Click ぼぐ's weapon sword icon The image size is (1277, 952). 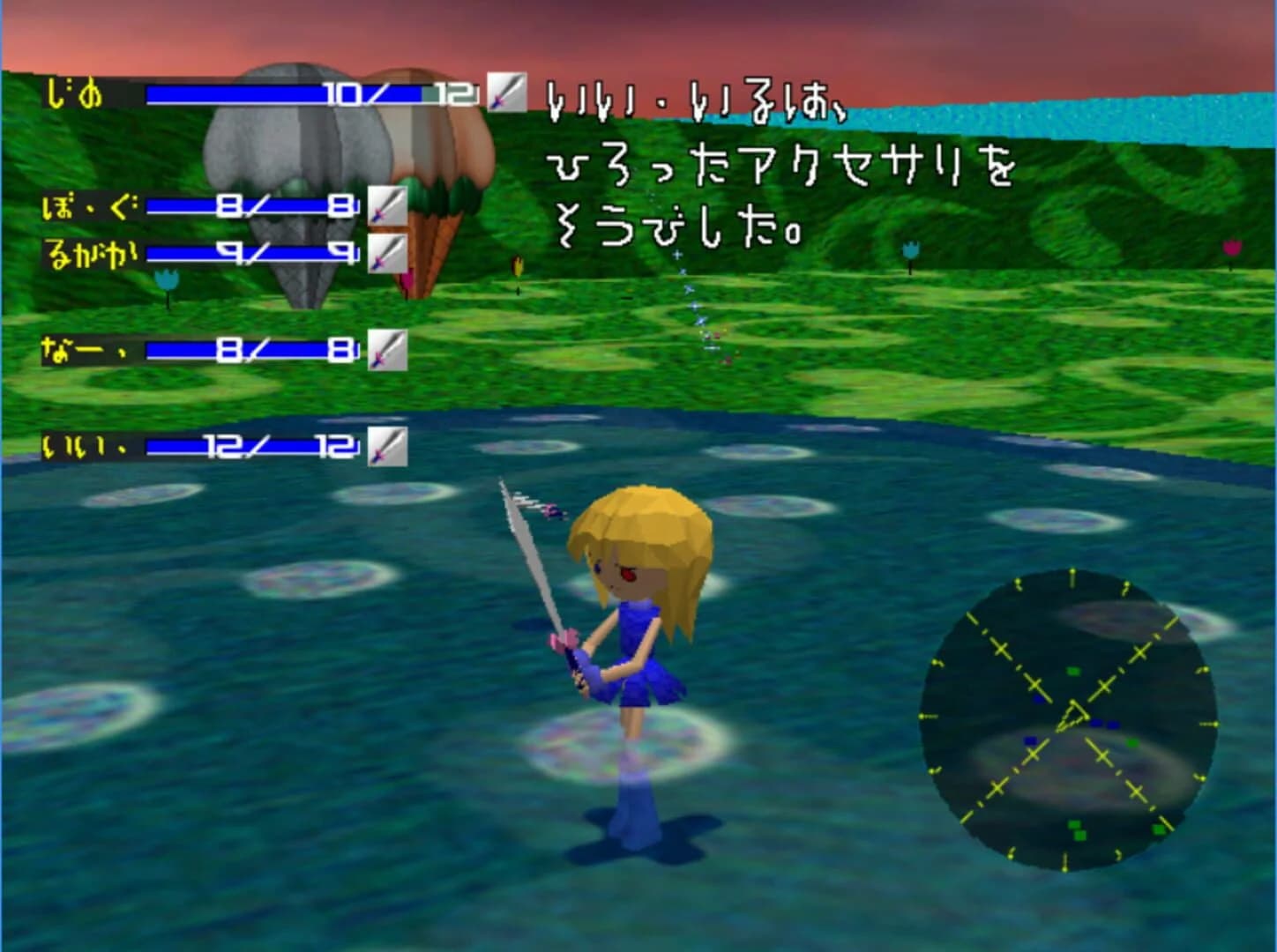point(386,206)
